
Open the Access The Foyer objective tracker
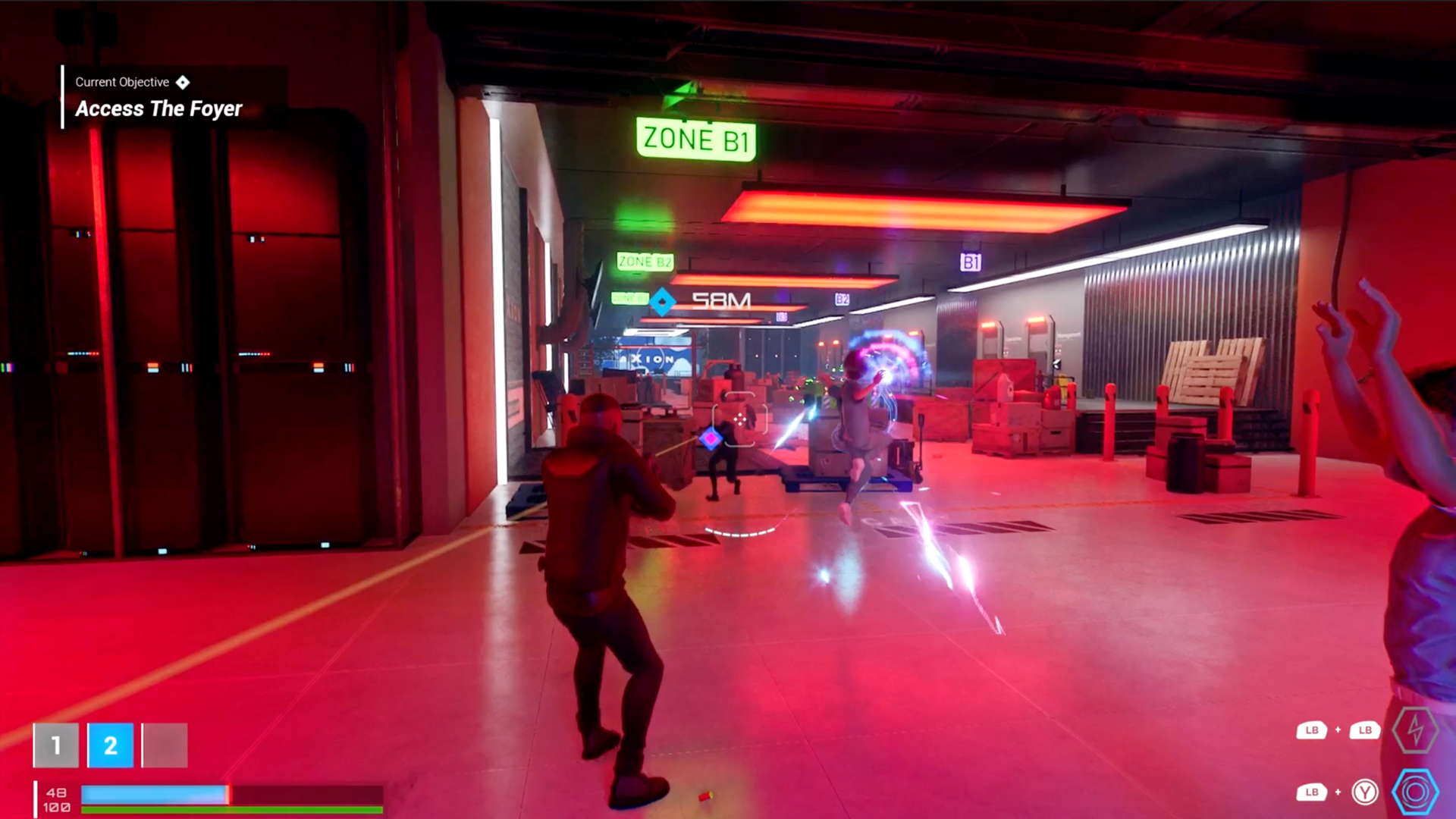click(x=158, y=108)
